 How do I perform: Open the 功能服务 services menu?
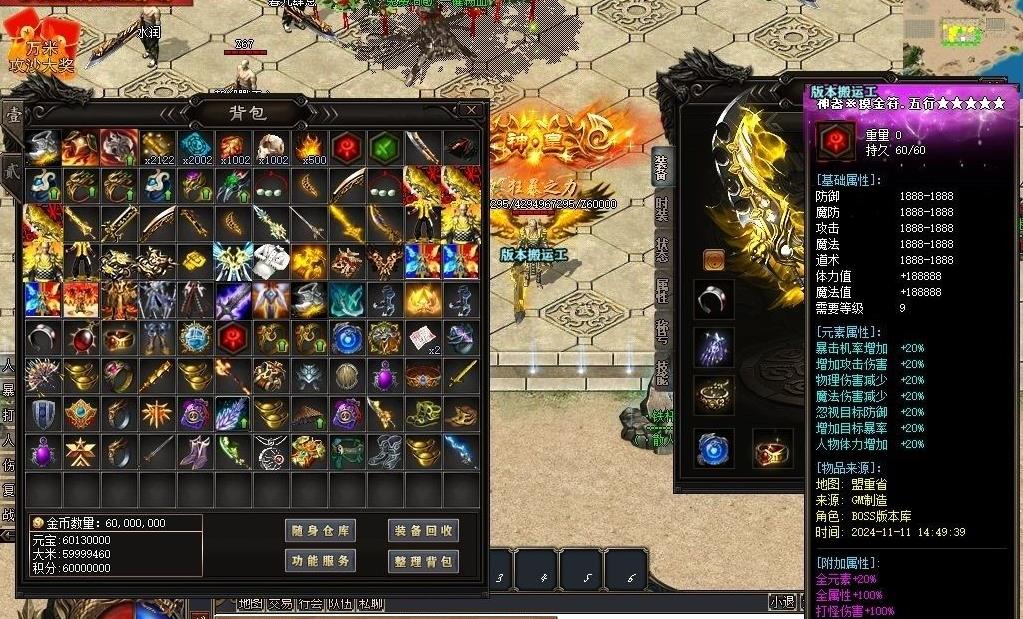click(x=320, y=561)
